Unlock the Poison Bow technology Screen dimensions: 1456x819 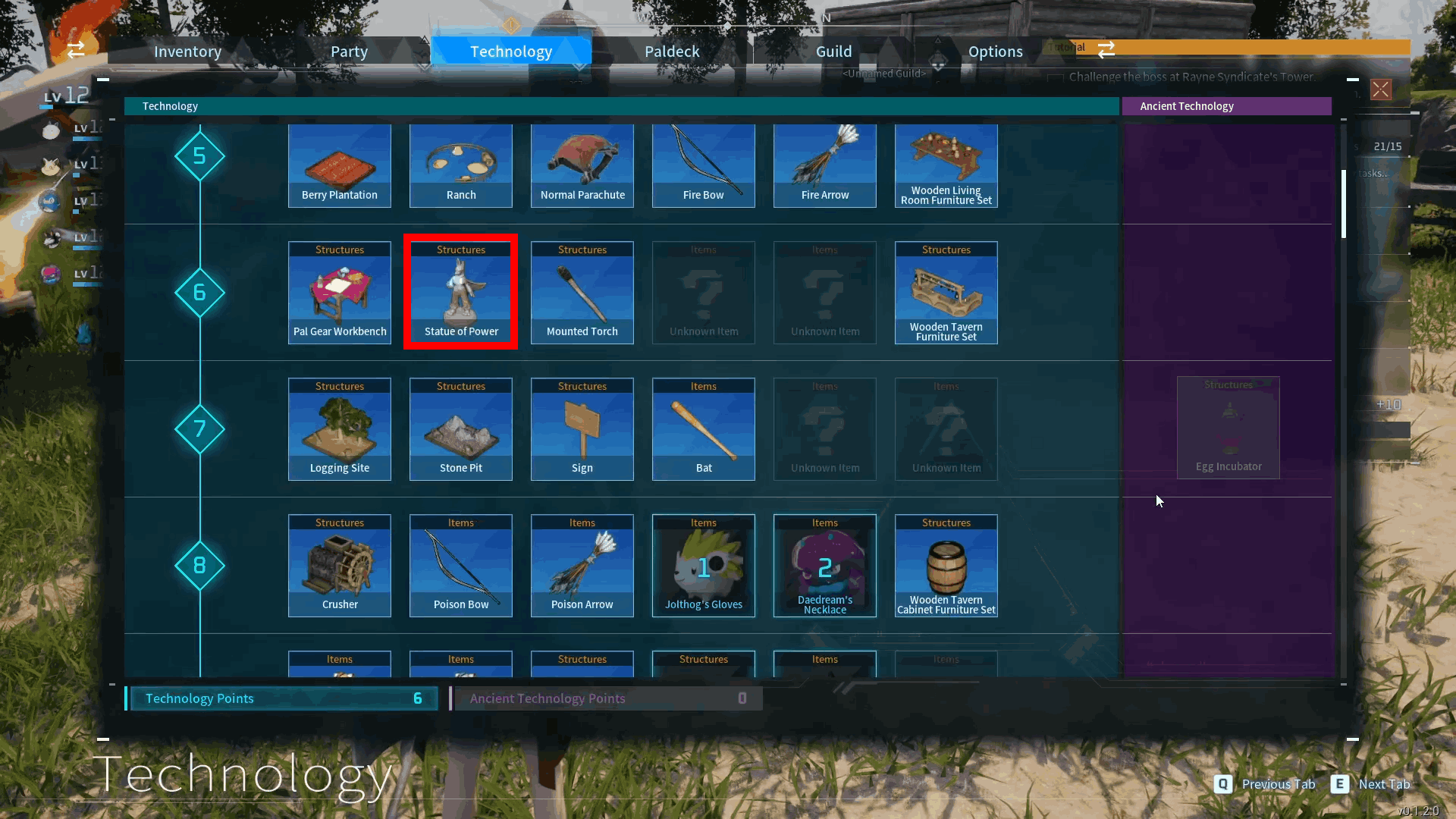tap(461, 566)
